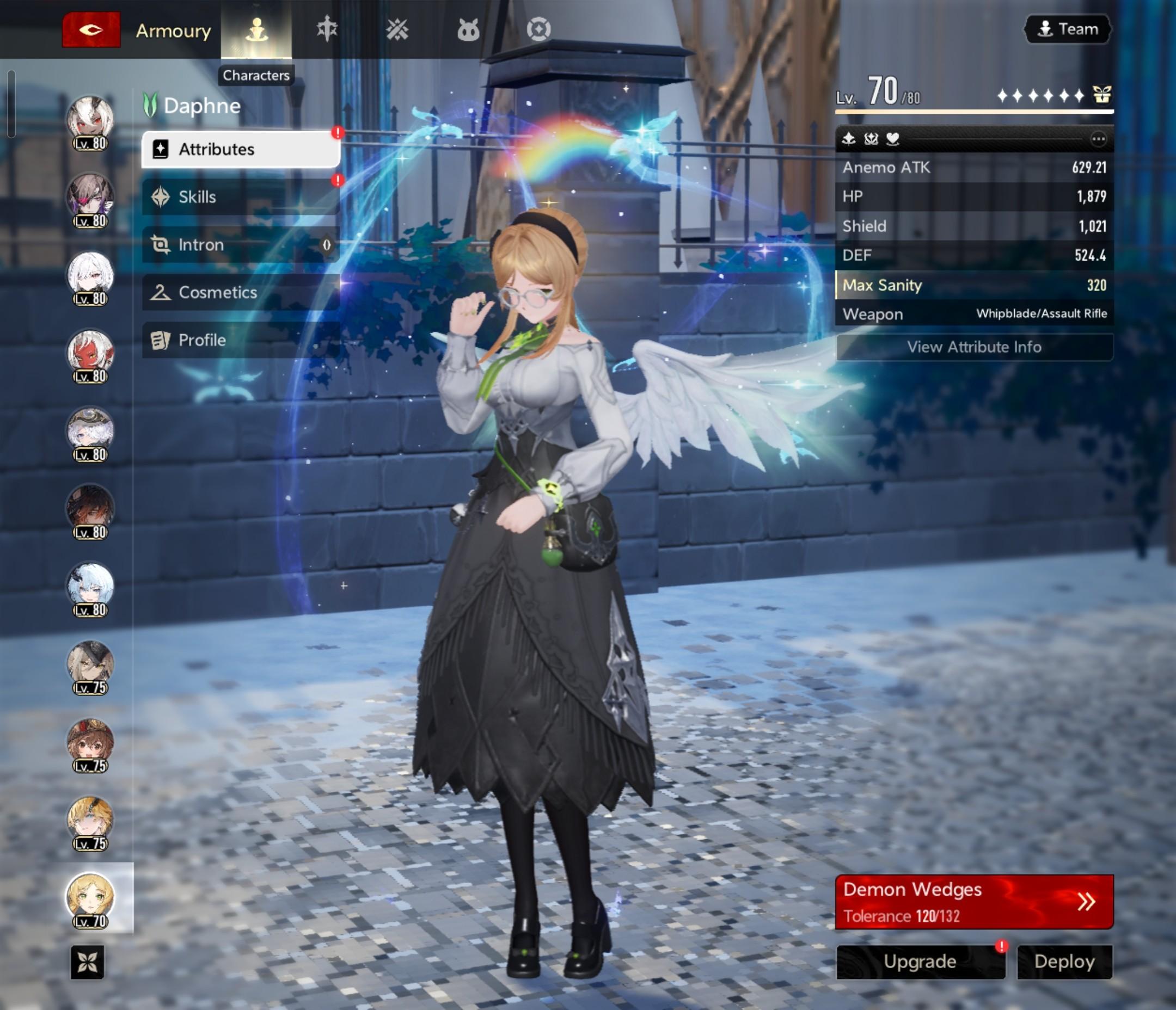Click the gift box icon beside stars
Screen dimensions: 1176x1010
[1101, 95]
